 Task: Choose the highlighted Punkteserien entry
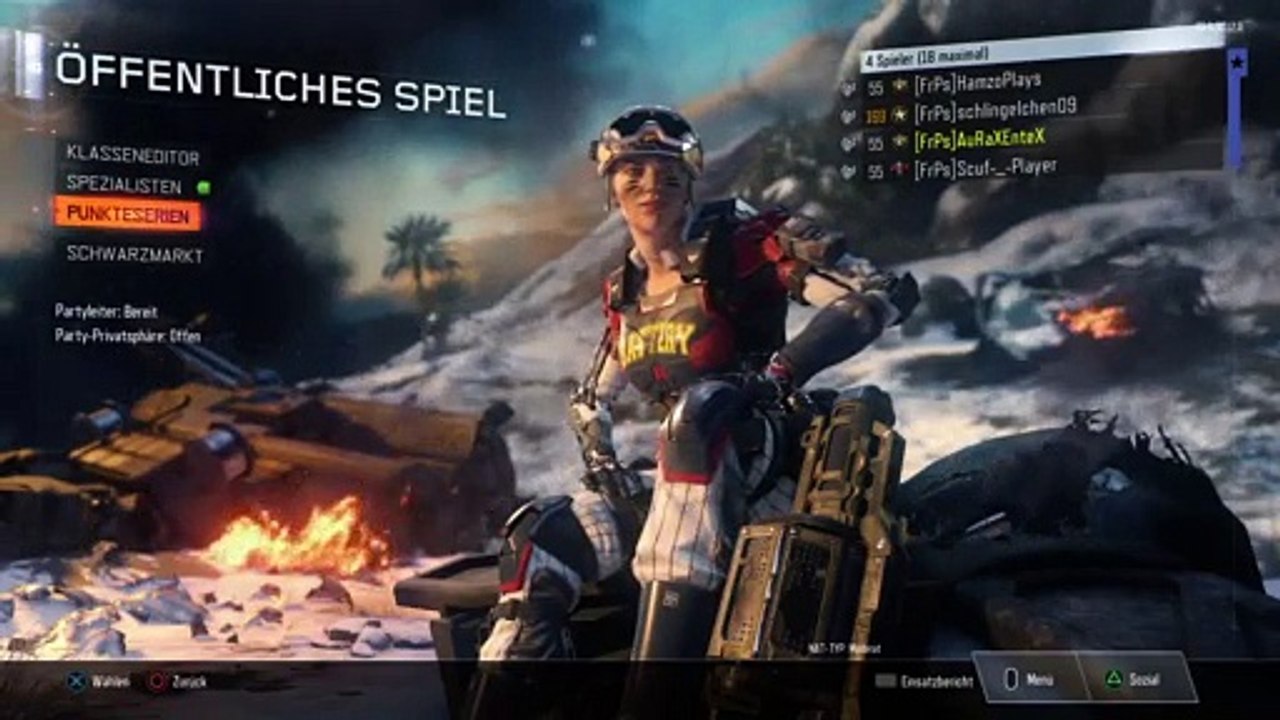point(128,213)
